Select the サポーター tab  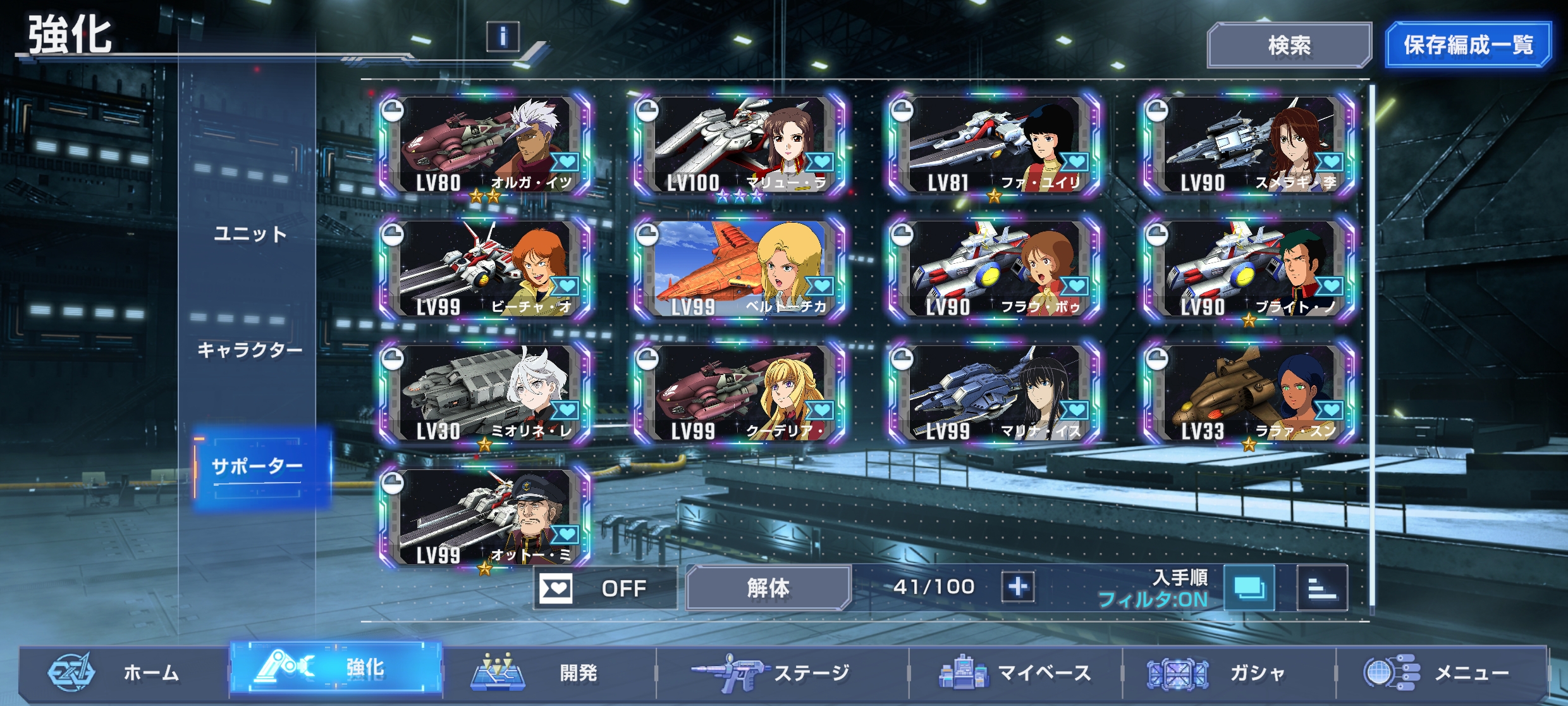tap(257, 467)
